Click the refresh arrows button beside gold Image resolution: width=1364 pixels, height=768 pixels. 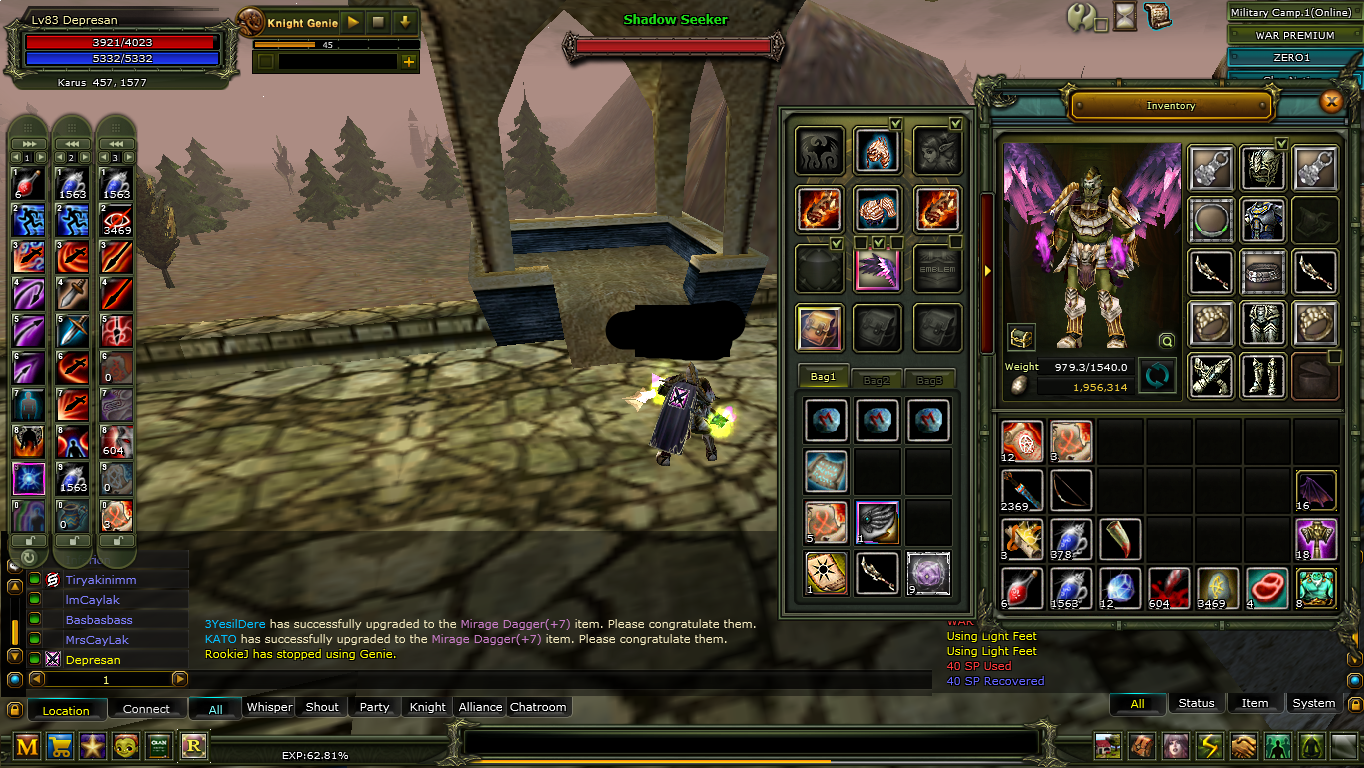click(x=1156, y=377)
